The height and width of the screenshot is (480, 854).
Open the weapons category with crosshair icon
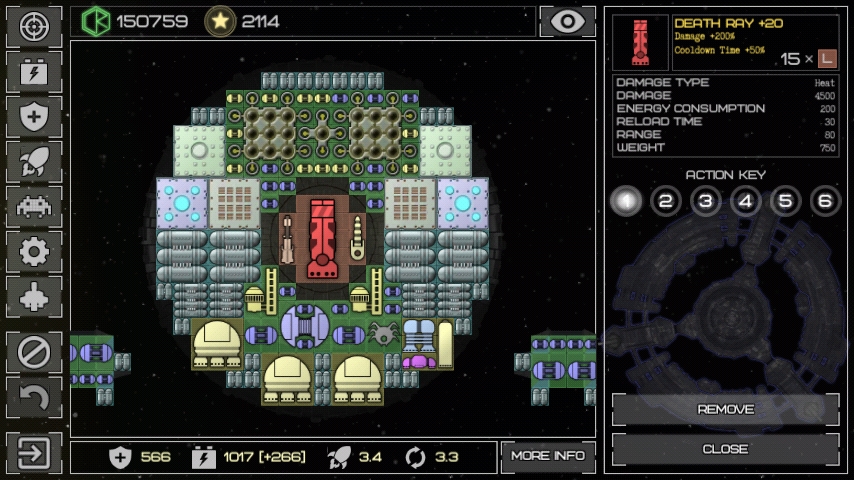[x=34, y=27]
